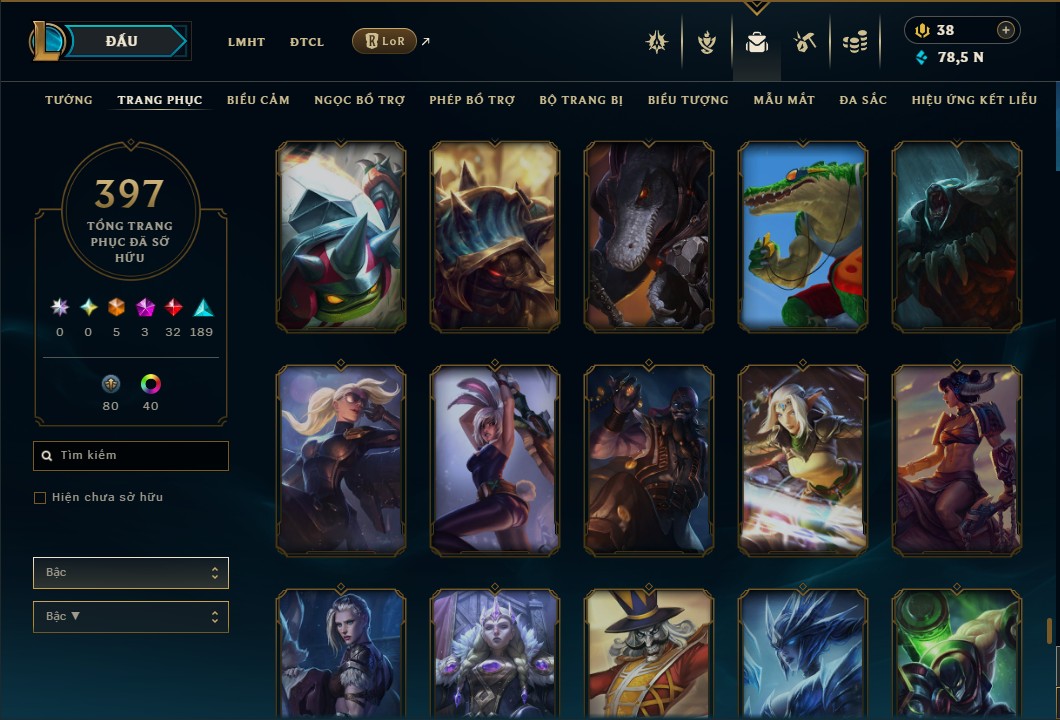Go to the BỘ TRANG BỊ tab
The image size is (1060, 720).
click(x=581, y=100)
